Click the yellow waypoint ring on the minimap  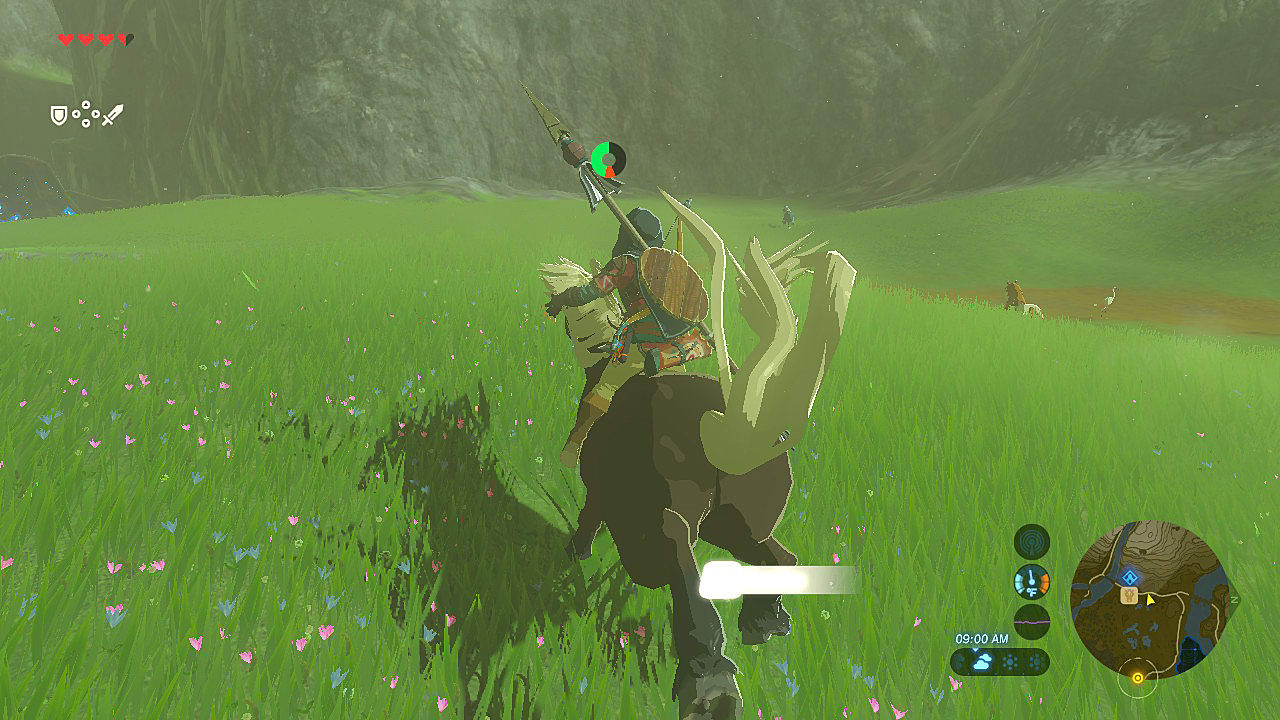1137,677
